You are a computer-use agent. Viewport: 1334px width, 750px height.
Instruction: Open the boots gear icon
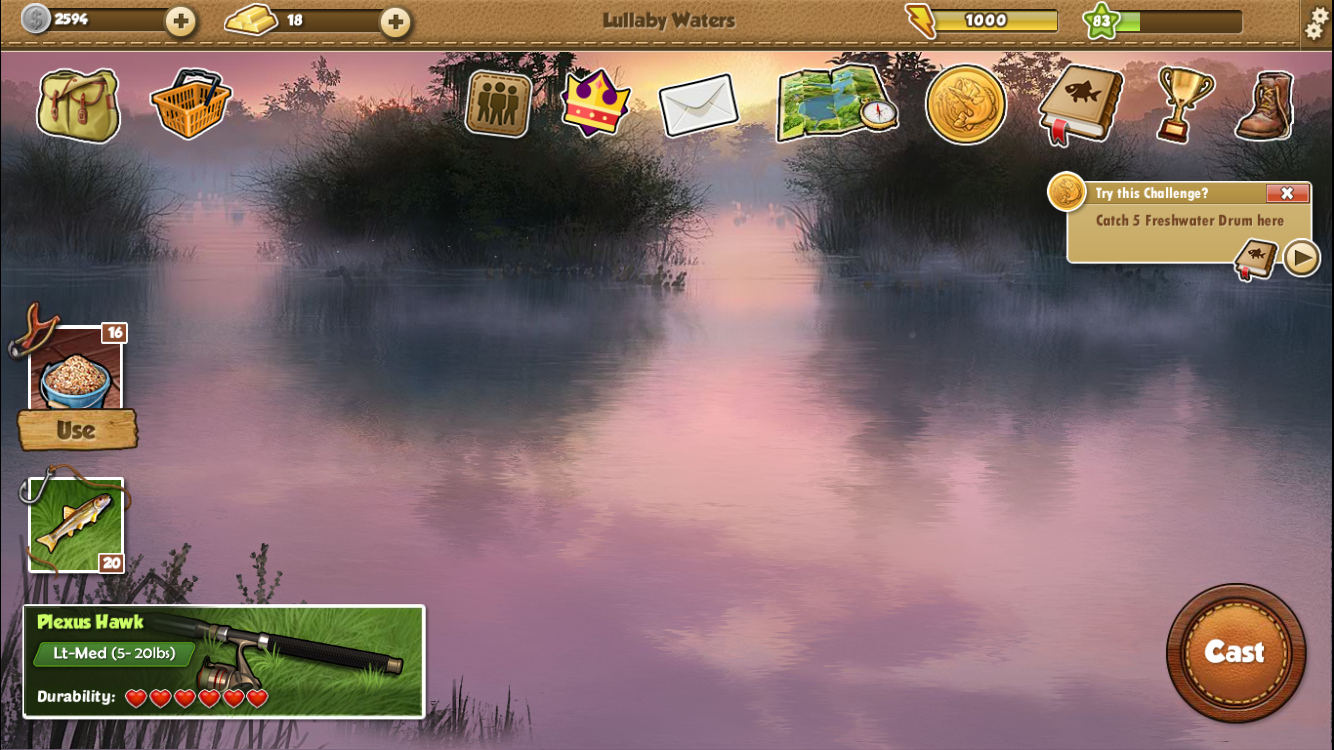pyautogui.click(x=1263, y=104)
